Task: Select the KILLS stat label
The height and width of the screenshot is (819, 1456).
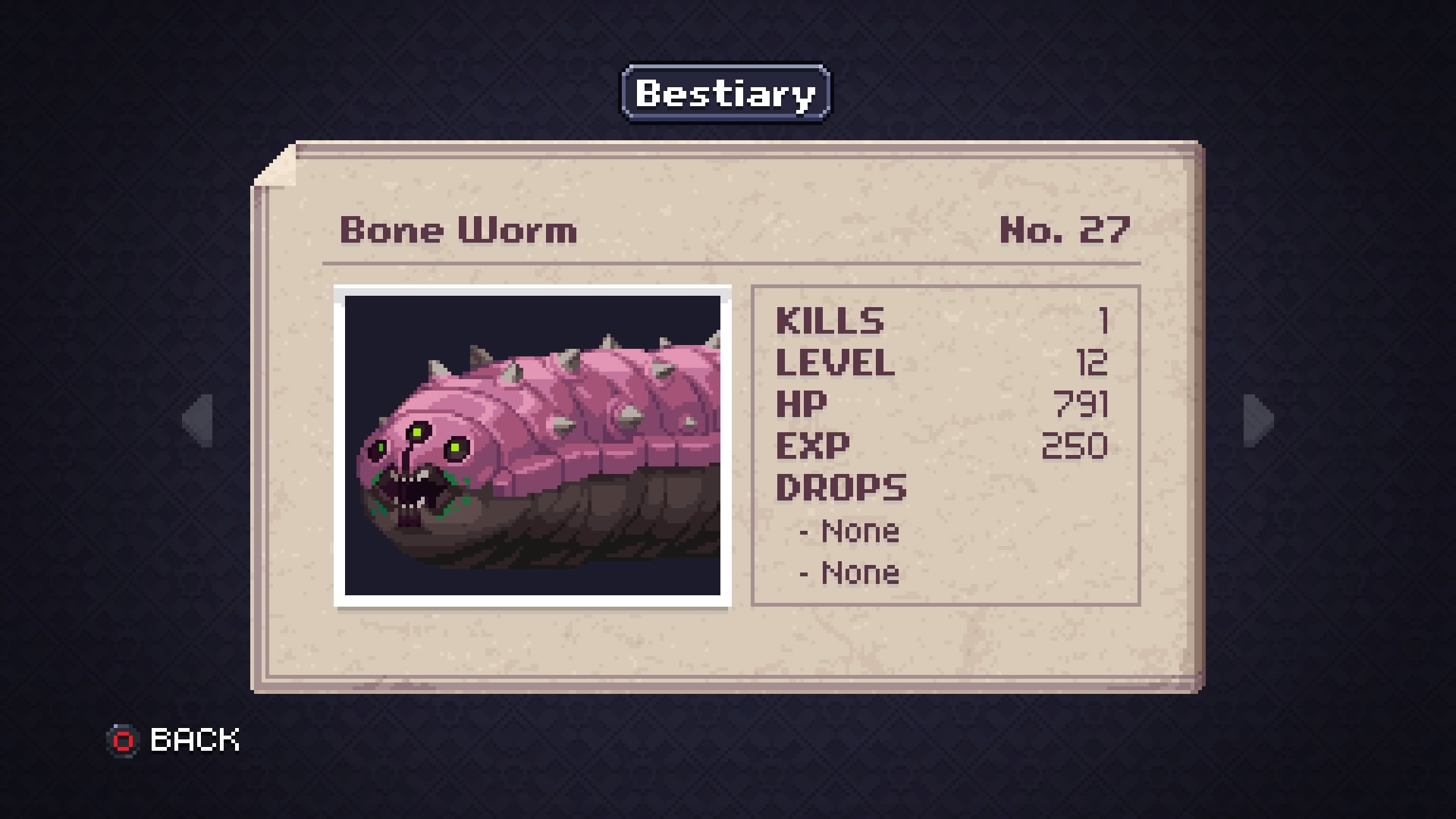Action: pyautogui.click(x=829, y=320)
